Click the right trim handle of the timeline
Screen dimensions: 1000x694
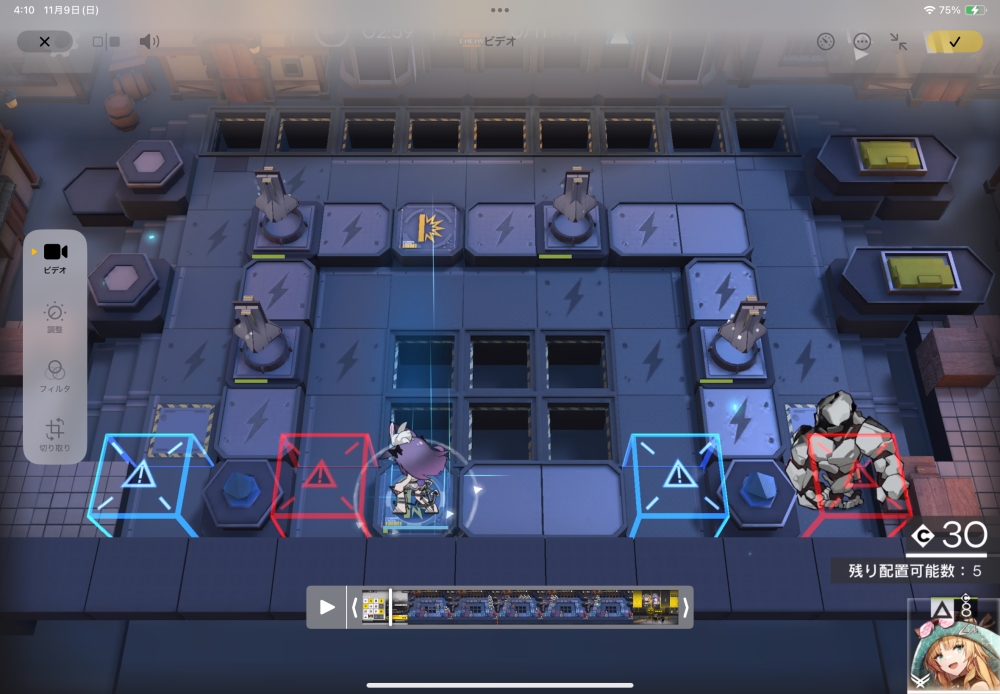click(x=685, y=607)
